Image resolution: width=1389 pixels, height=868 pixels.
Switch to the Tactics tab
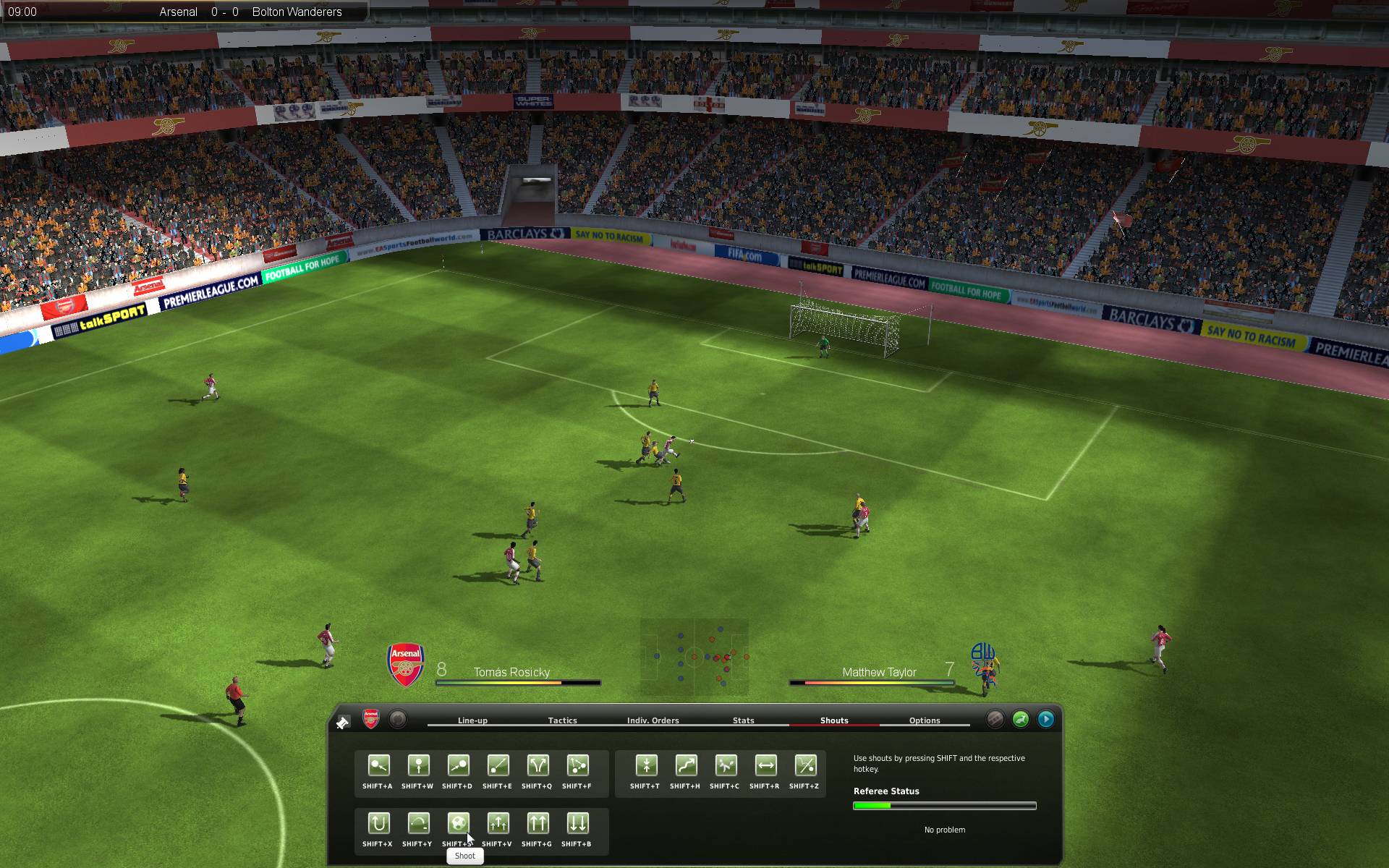point(563,720)
